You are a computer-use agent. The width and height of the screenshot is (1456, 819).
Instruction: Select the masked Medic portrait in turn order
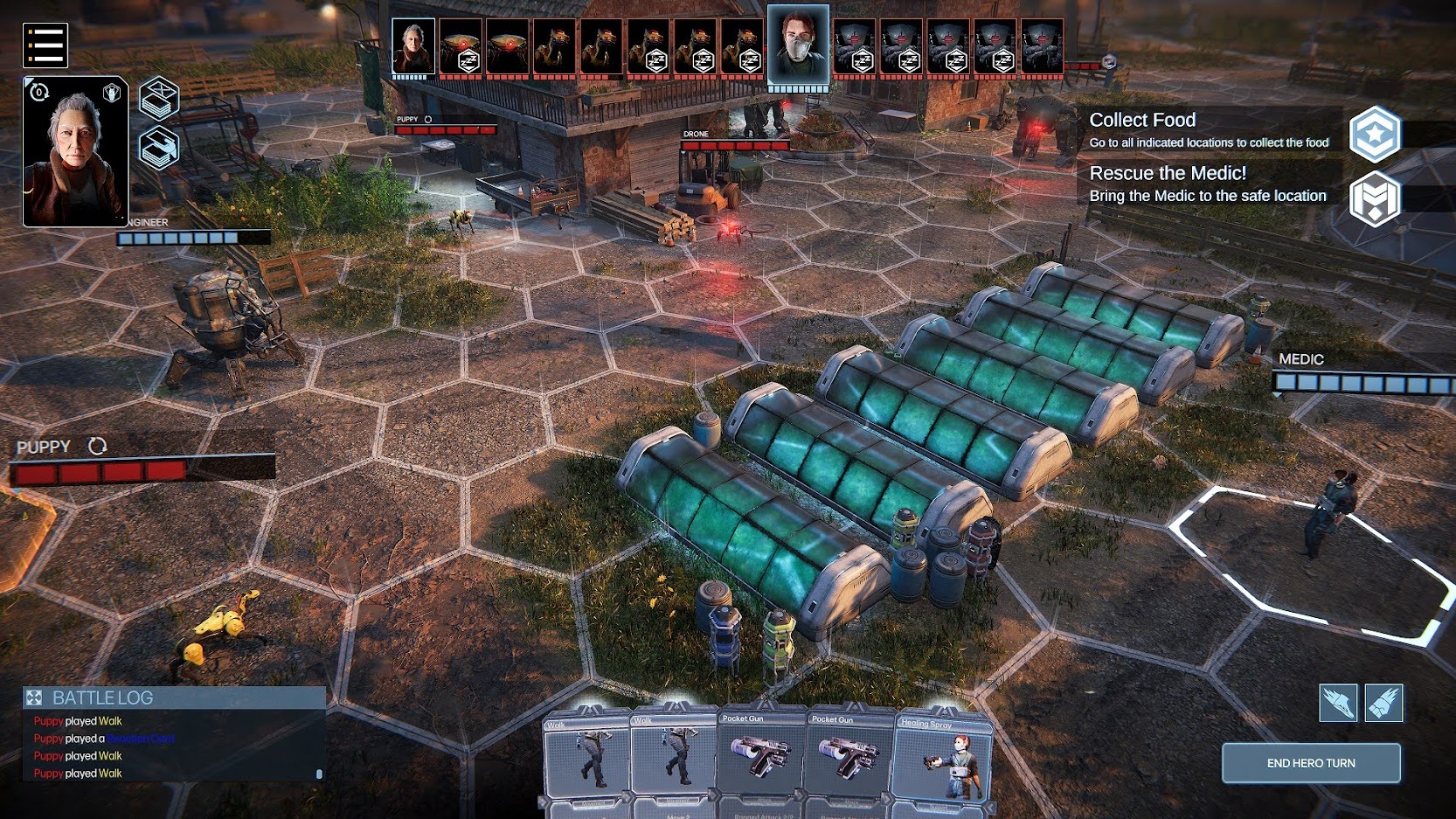point(798,45)
